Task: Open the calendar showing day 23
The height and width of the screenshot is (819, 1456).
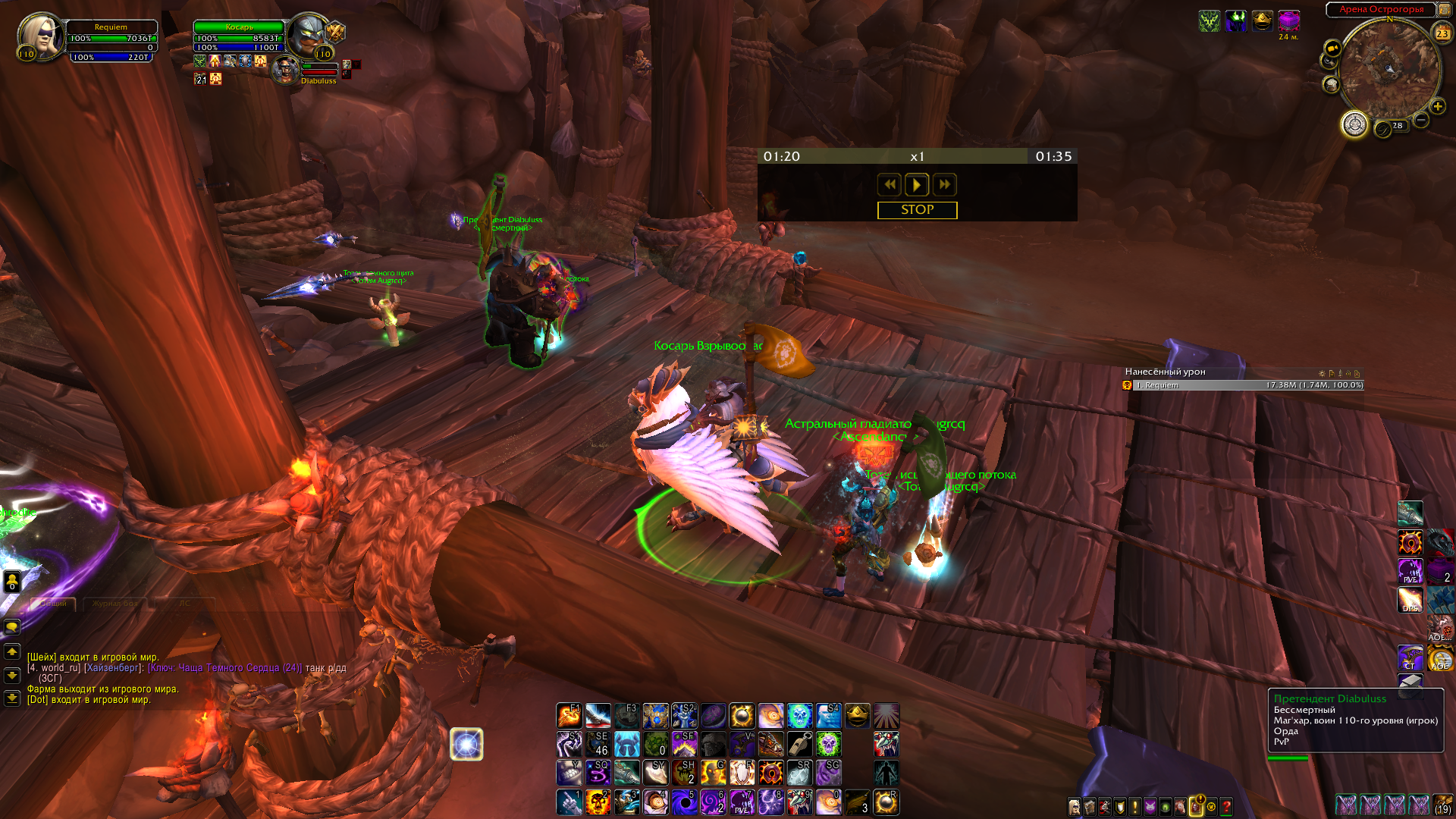Action: pyautogui.click(x=1442, y=33)
